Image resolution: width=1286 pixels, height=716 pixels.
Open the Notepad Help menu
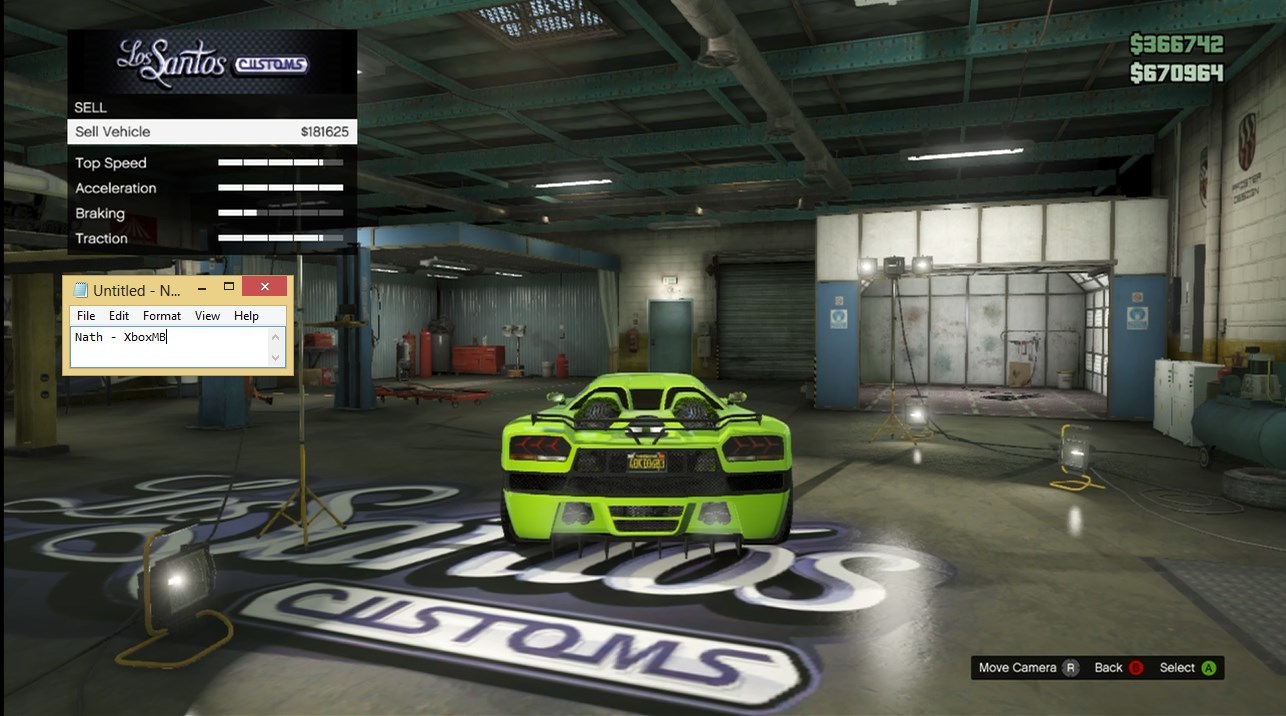tap(246, 316)
